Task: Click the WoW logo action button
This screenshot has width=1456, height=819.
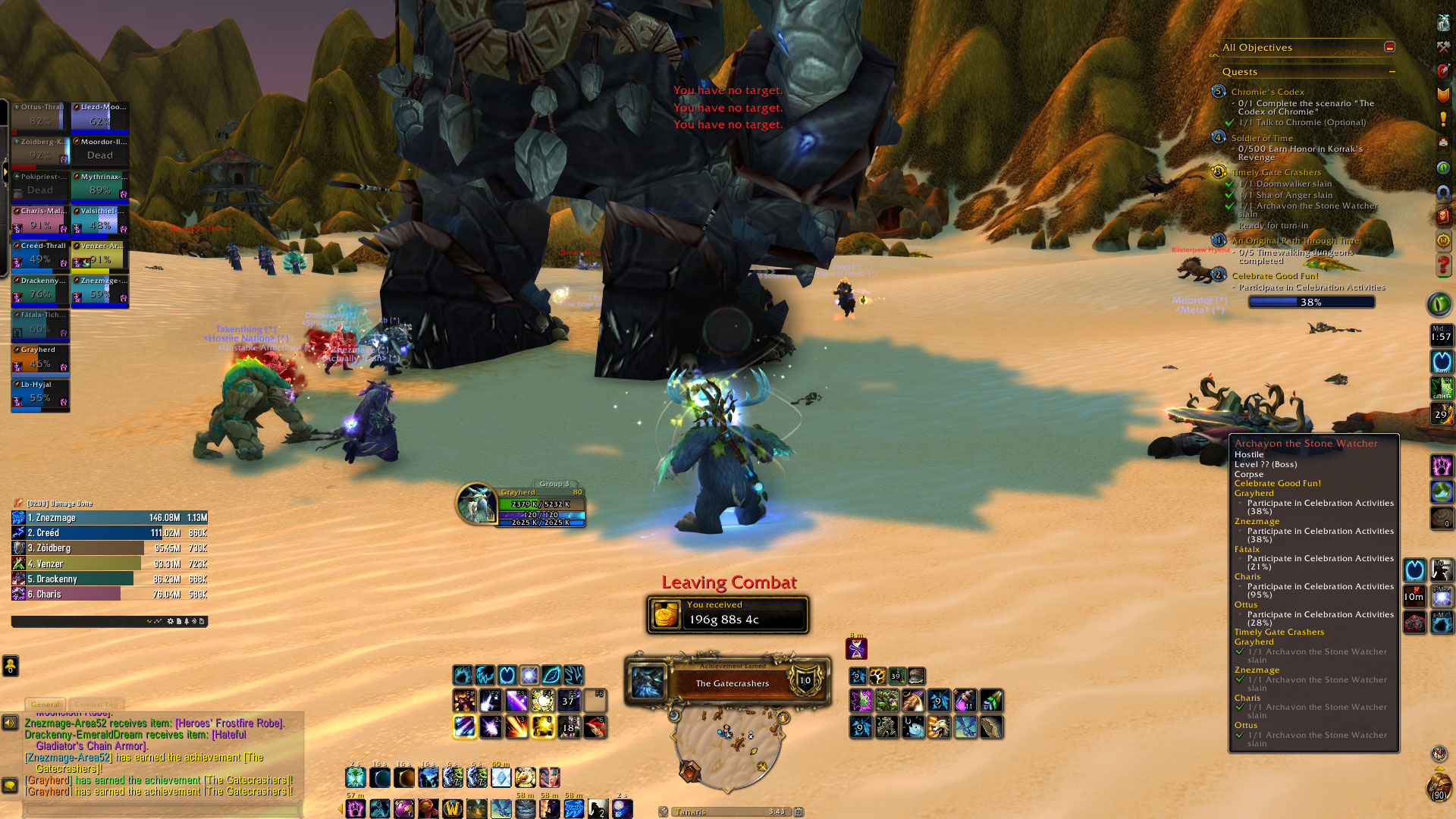Action: tap(453, 808)
